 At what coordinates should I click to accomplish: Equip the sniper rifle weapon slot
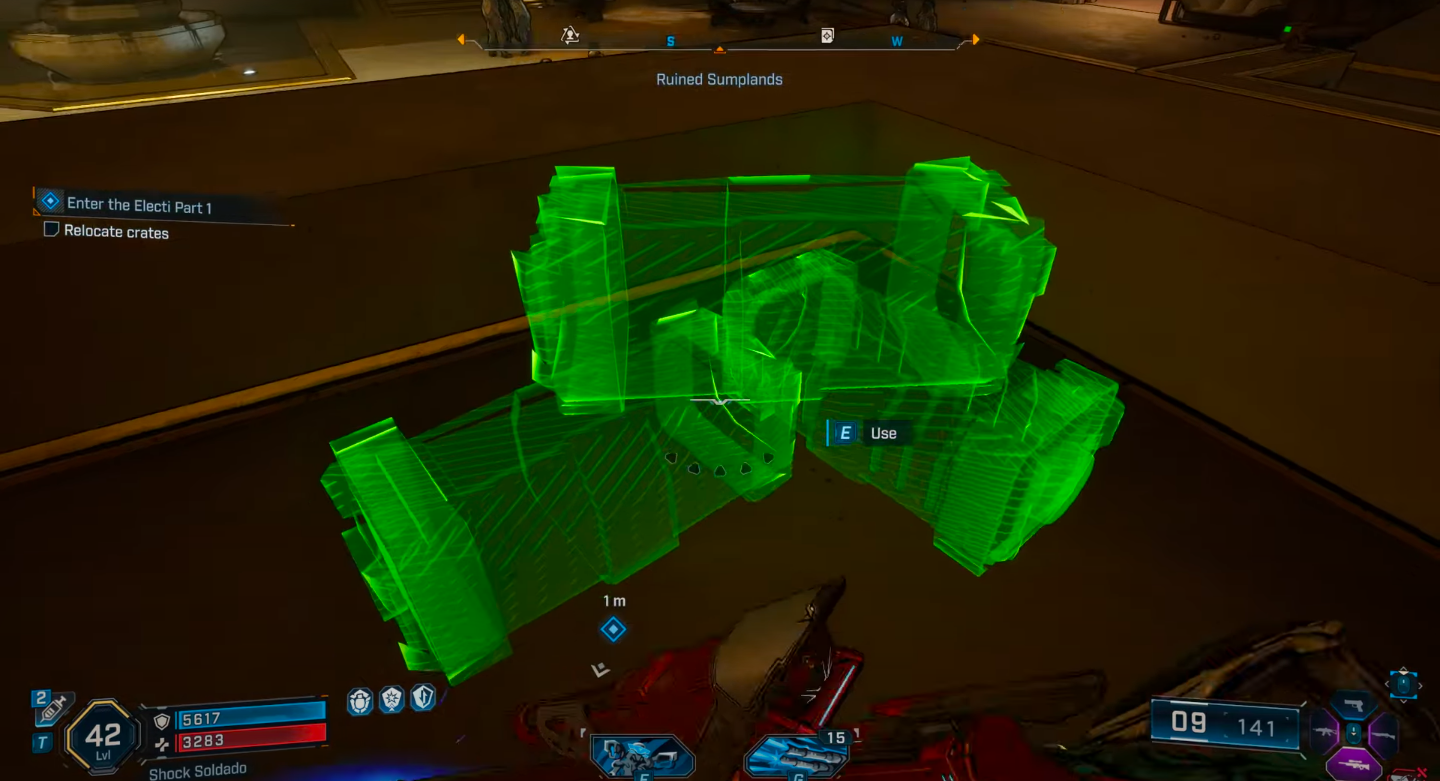click(x=1355, y=765)
